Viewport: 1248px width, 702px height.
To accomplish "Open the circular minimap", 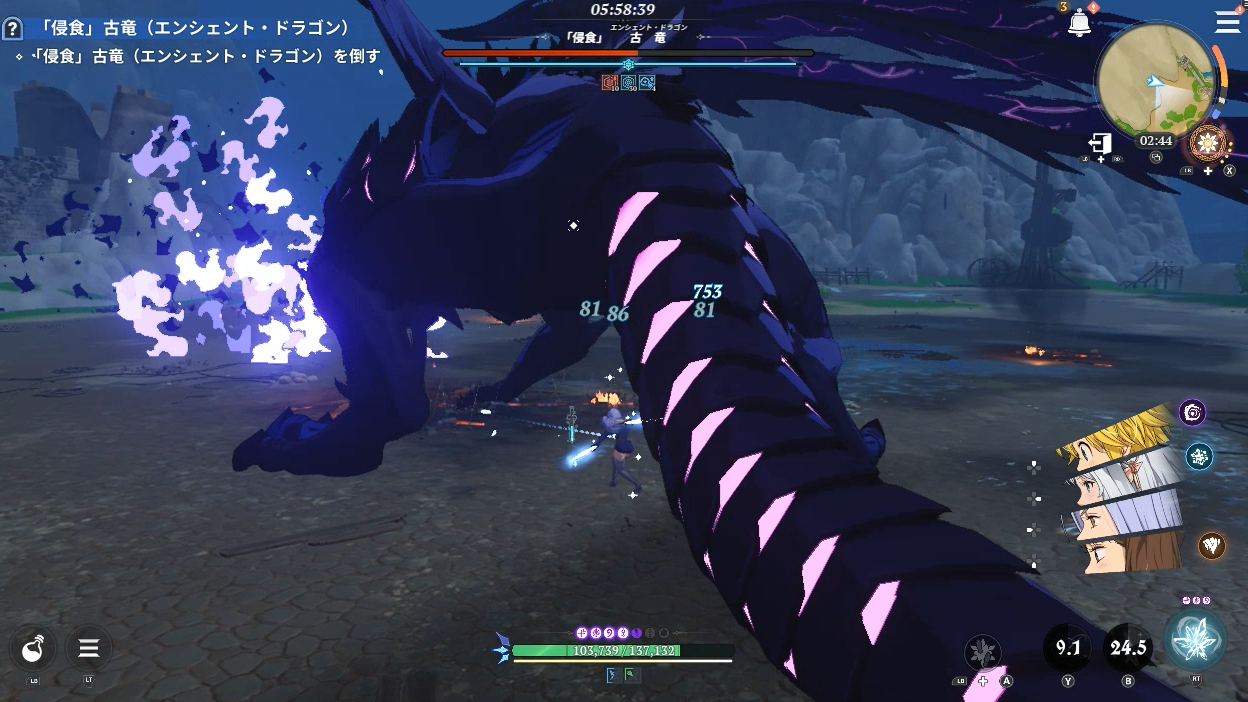I will coord(1156,82).
